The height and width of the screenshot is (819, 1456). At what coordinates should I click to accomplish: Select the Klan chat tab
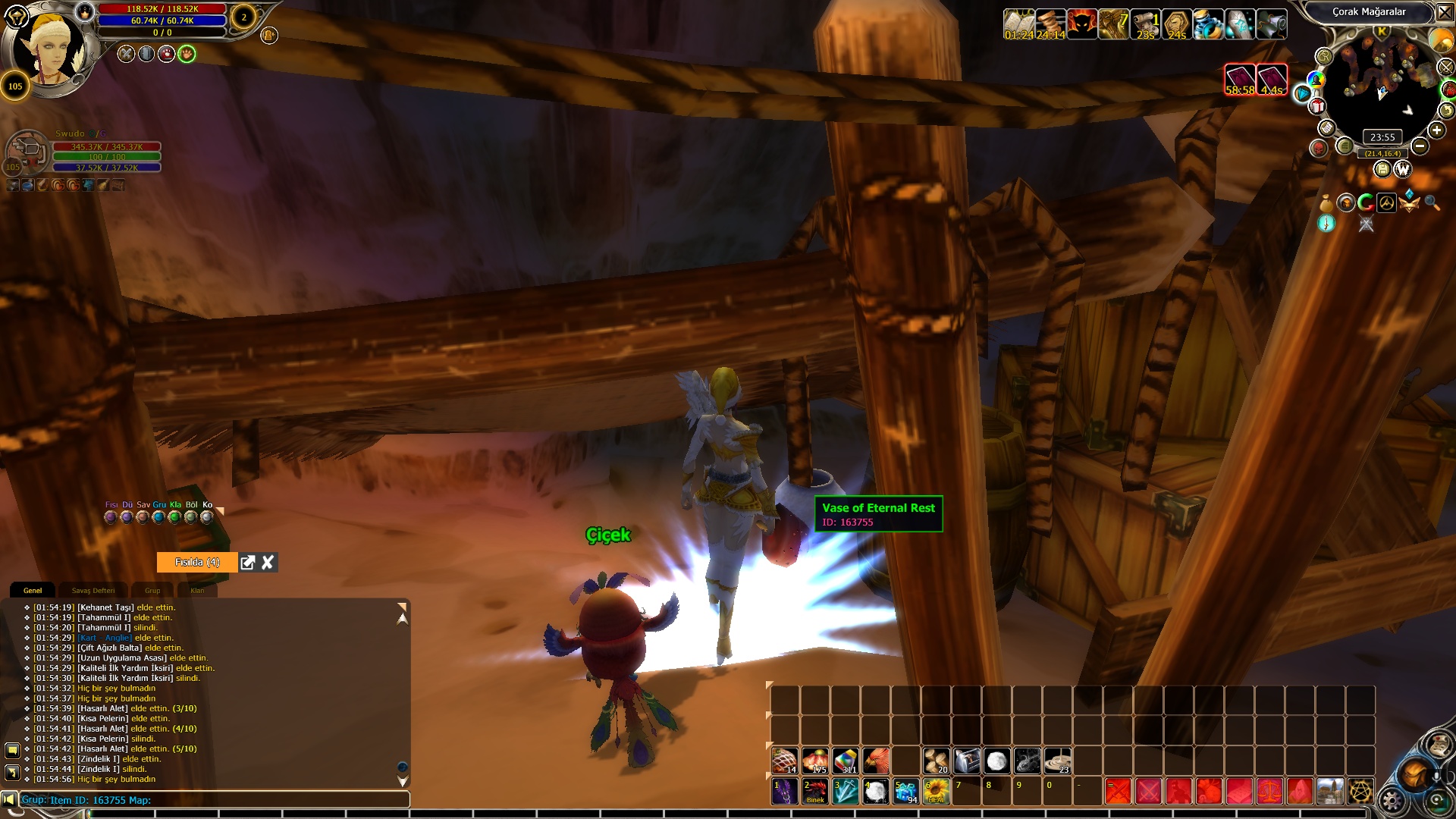[x=197, y=591]
